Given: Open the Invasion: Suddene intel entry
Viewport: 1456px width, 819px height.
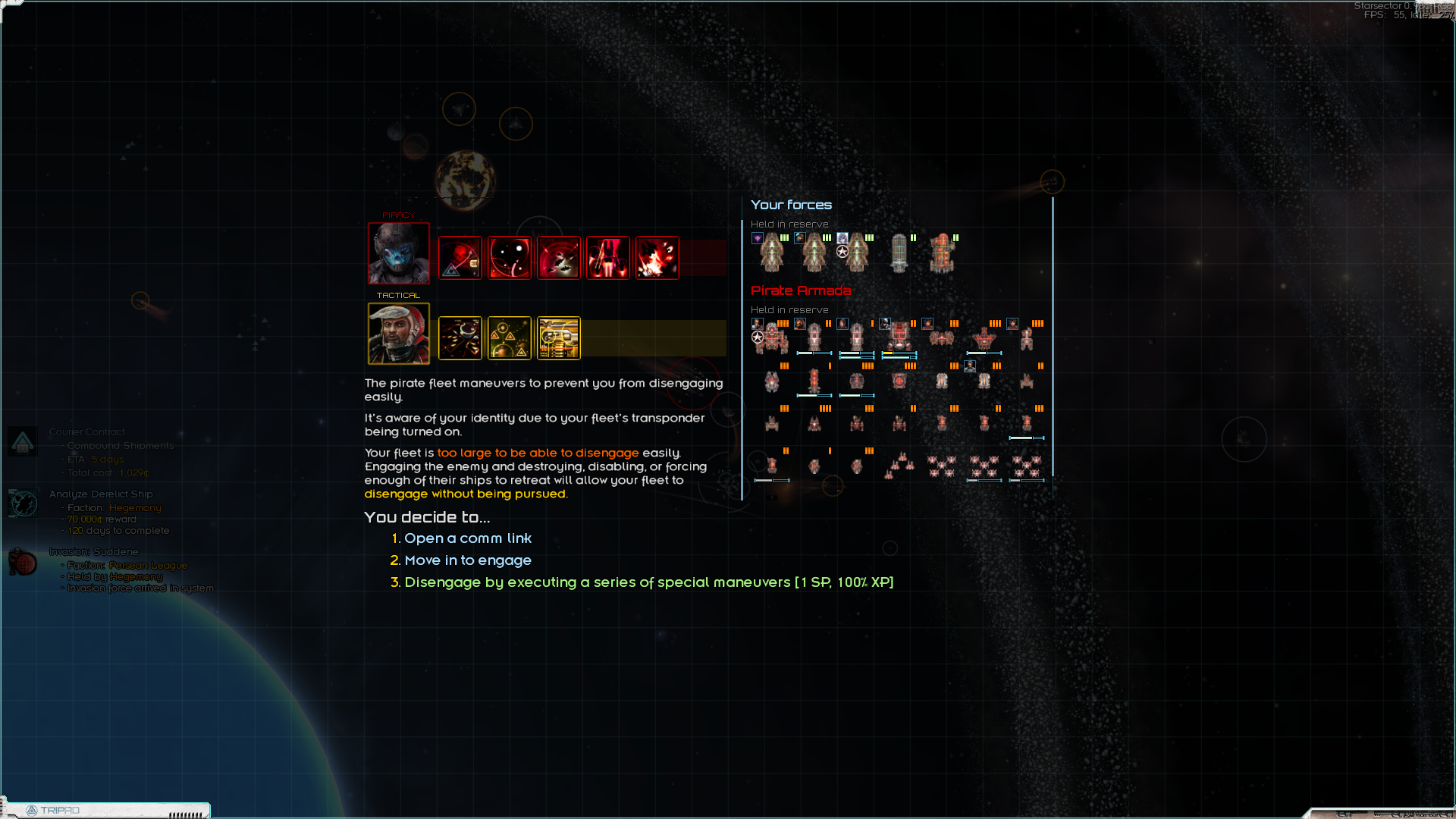Looking at the screenshot, I should (x=94, y=552).
